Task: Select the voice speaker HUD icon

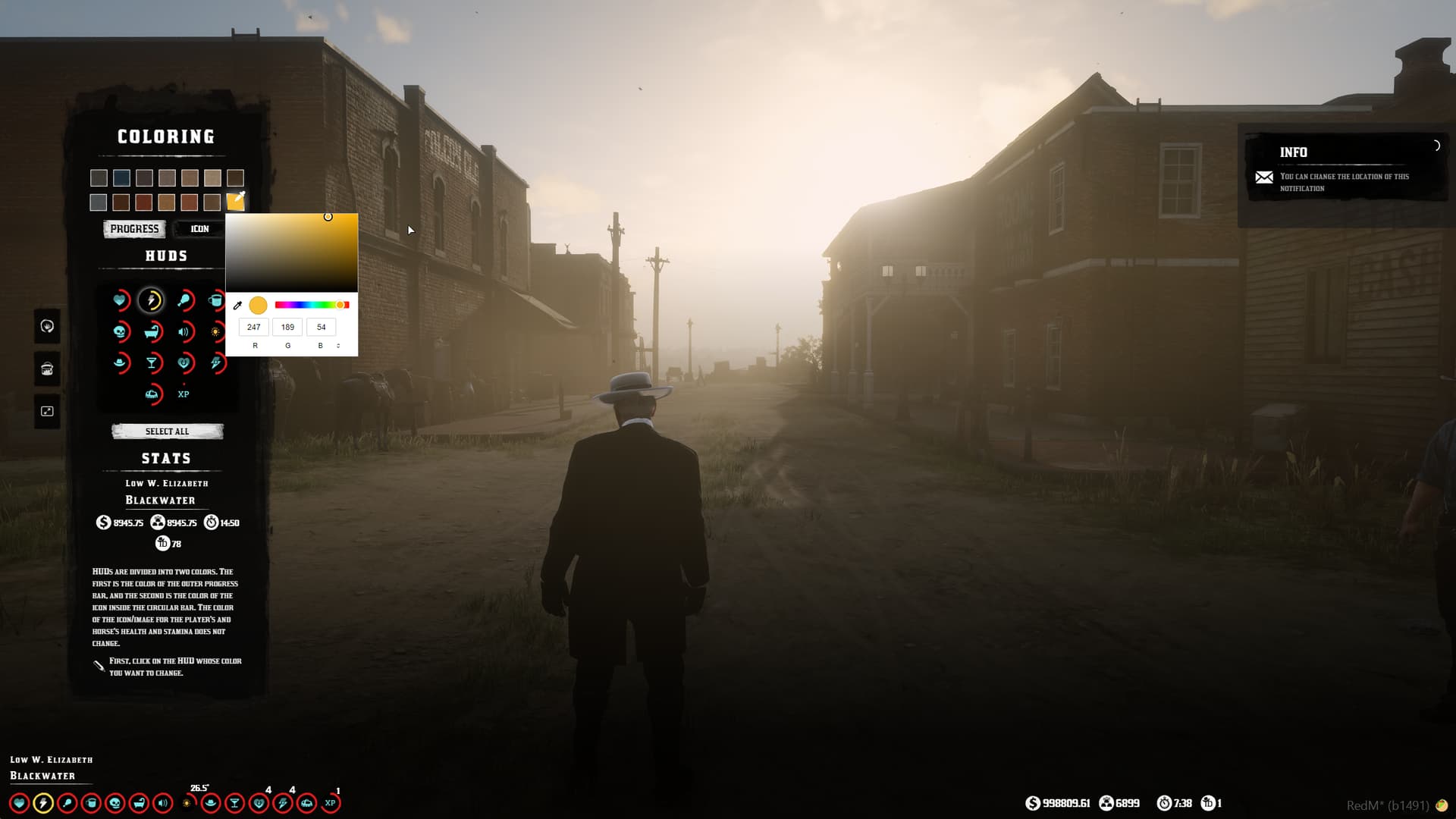Action: [x=184, y=331]
